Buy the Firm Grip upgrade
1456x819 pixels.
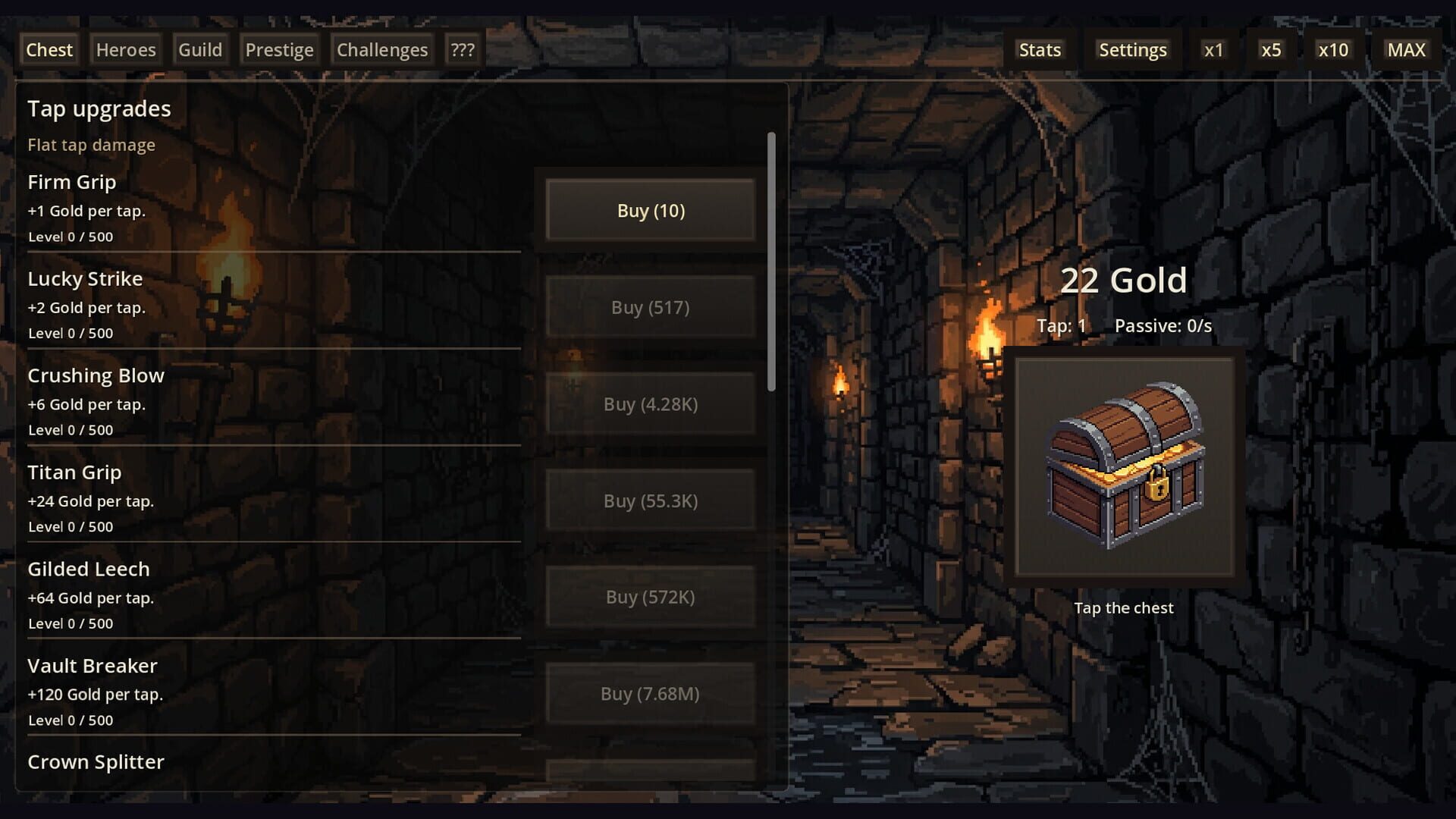(650, 210)
